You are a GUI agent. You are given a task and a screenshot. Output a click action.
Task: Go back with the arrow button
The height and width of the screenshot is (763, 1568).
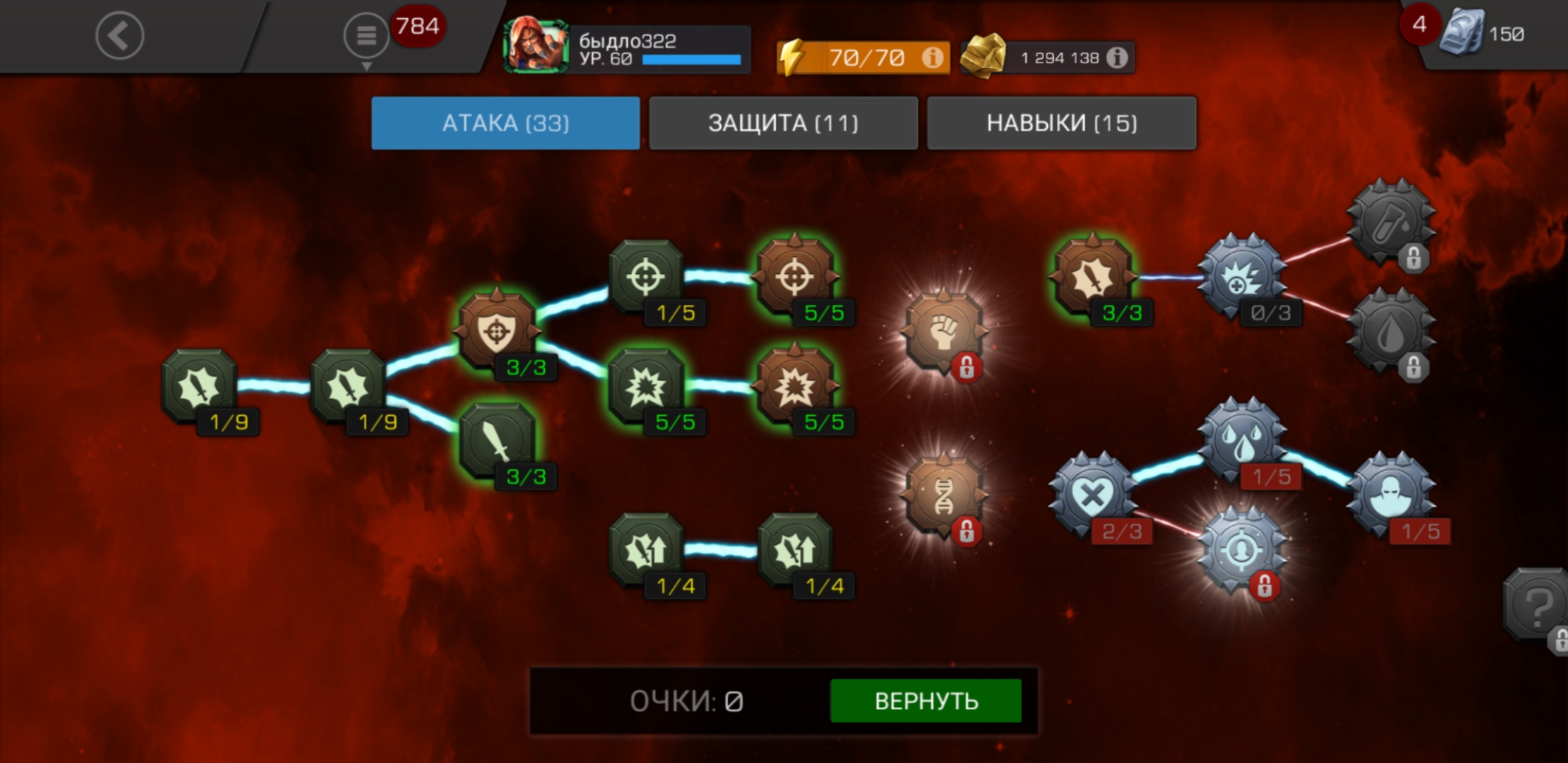tap(119, 35)
